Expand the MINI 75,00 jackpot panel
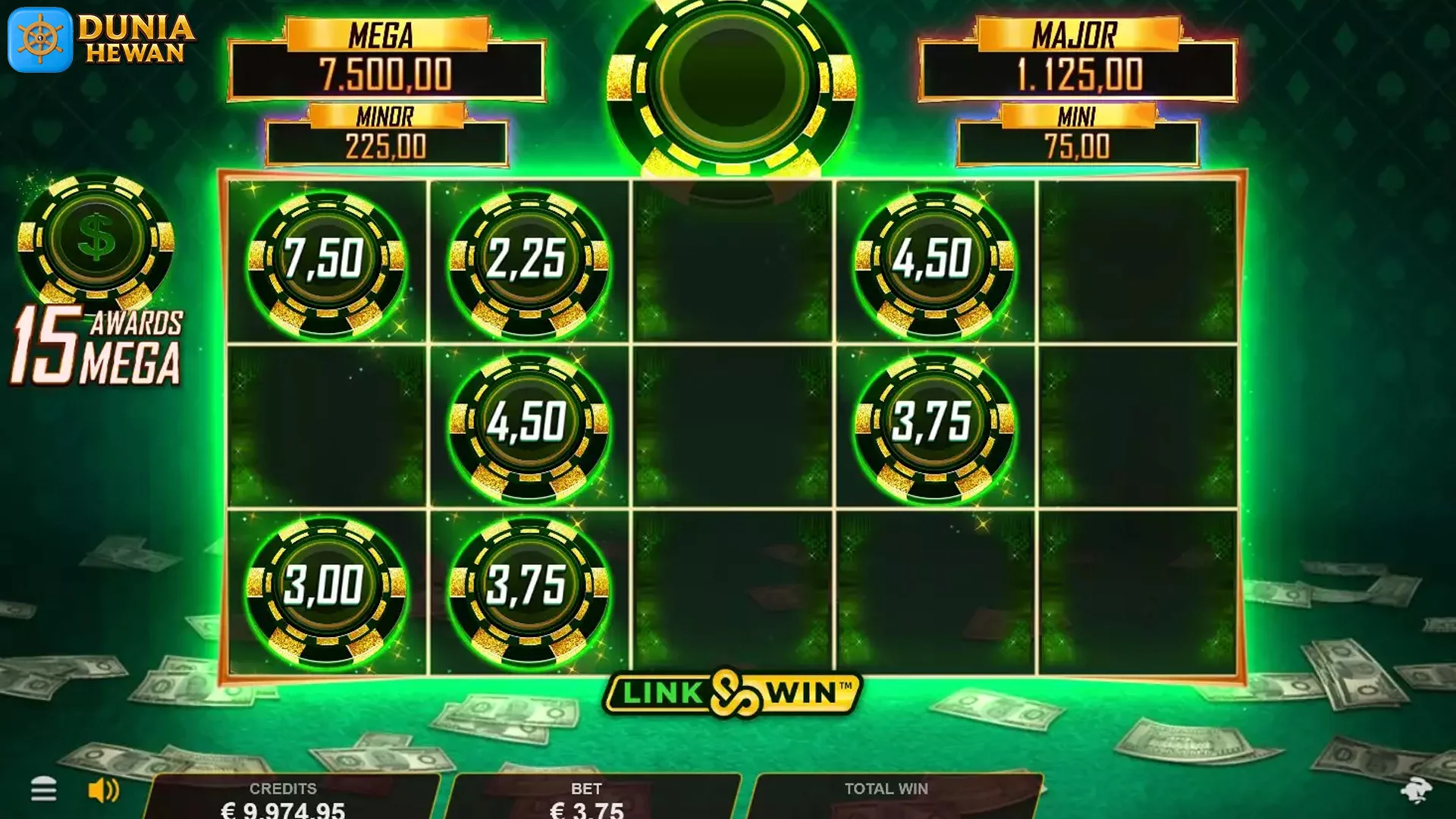 point(1077,131)
